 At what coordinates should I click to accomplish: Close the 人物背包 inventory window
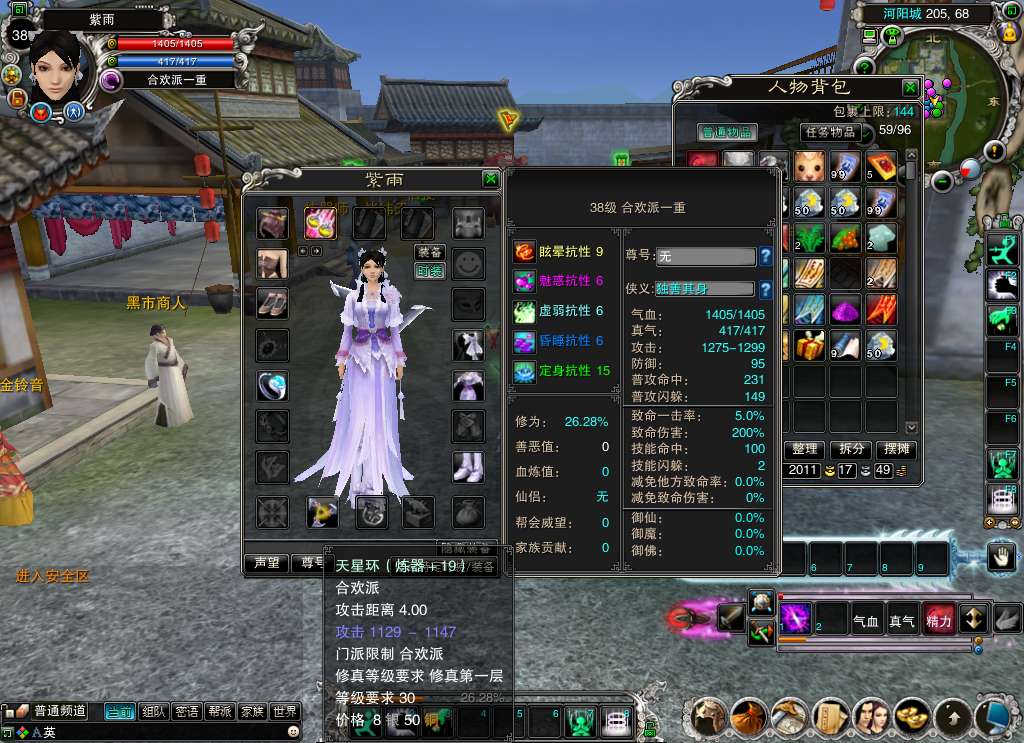click(x=910, y=88)
